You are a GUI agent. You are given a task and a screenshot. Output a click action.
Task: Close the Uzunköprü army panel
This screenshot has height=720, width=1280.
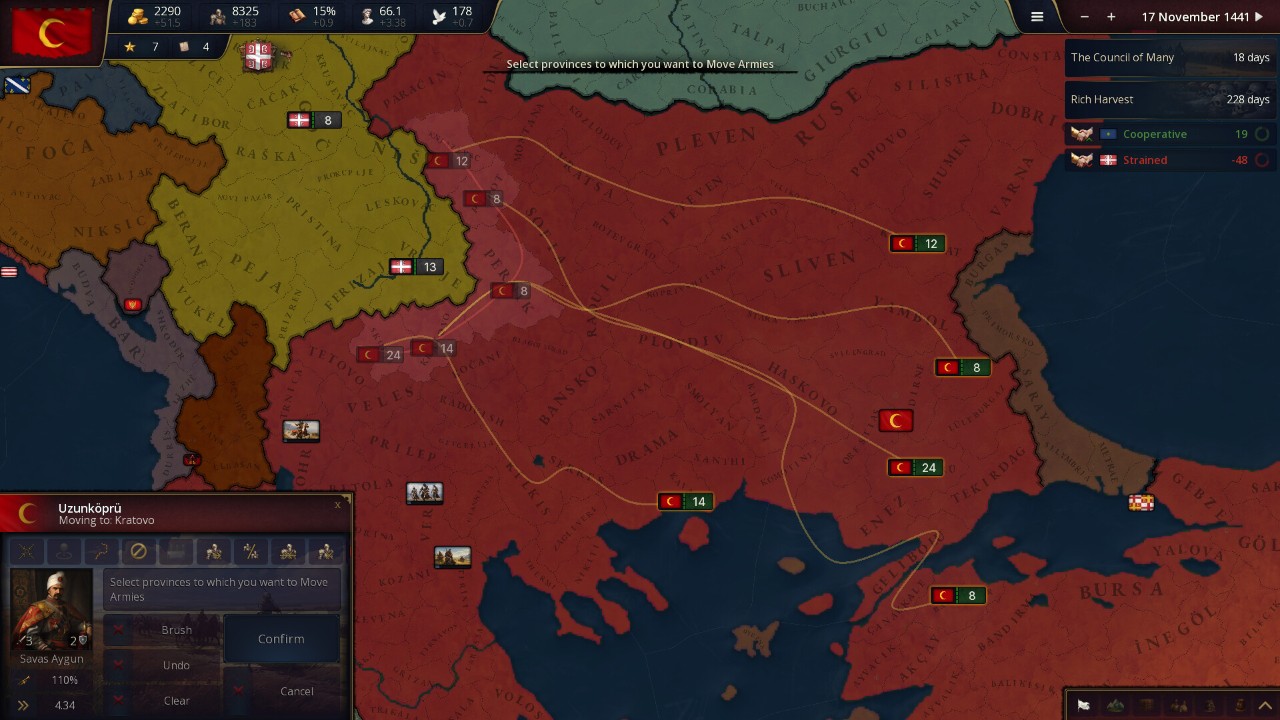(x=338, y=505)
